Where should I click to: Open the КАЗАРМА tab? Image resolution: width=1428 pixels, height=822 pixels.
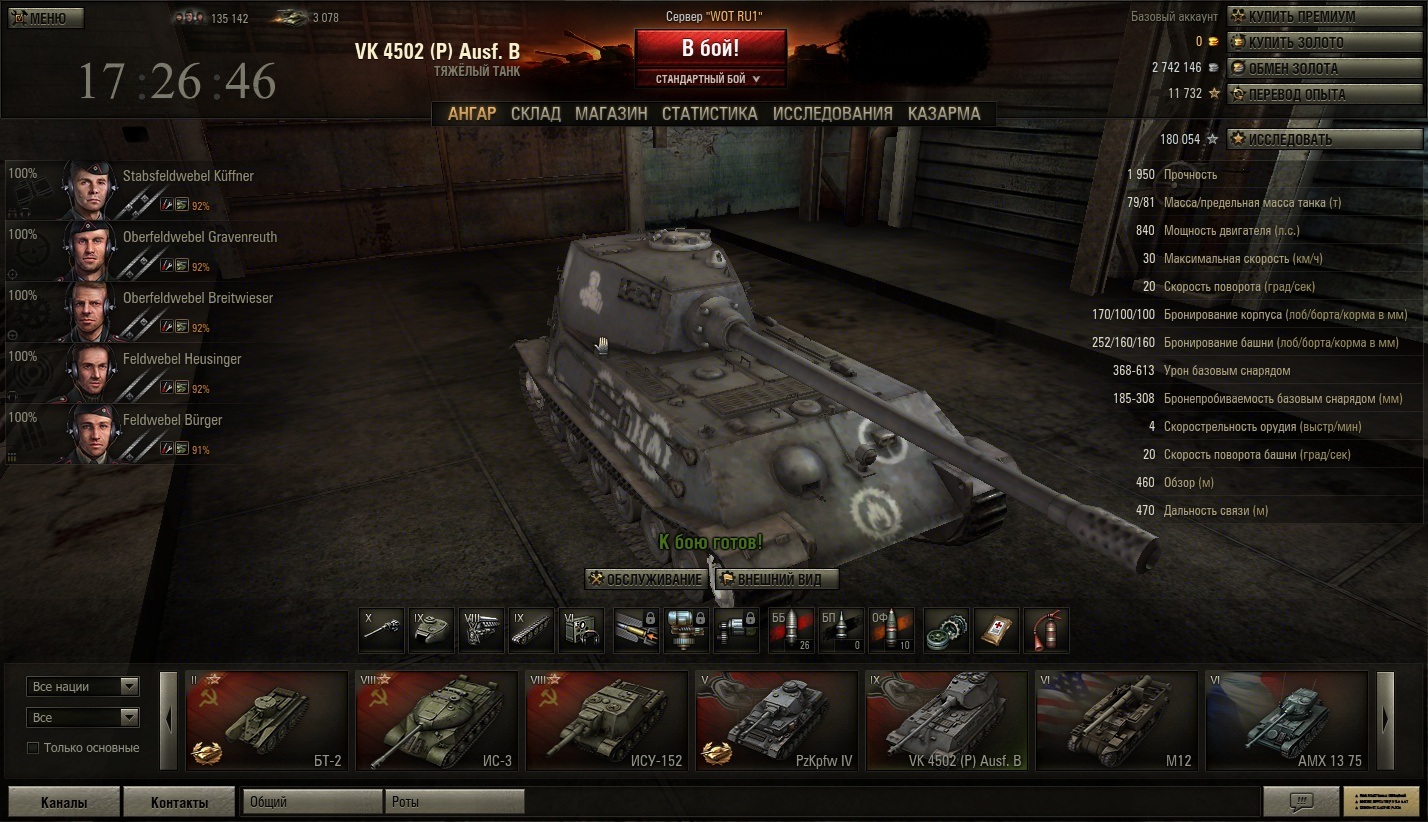click(944, 114)
